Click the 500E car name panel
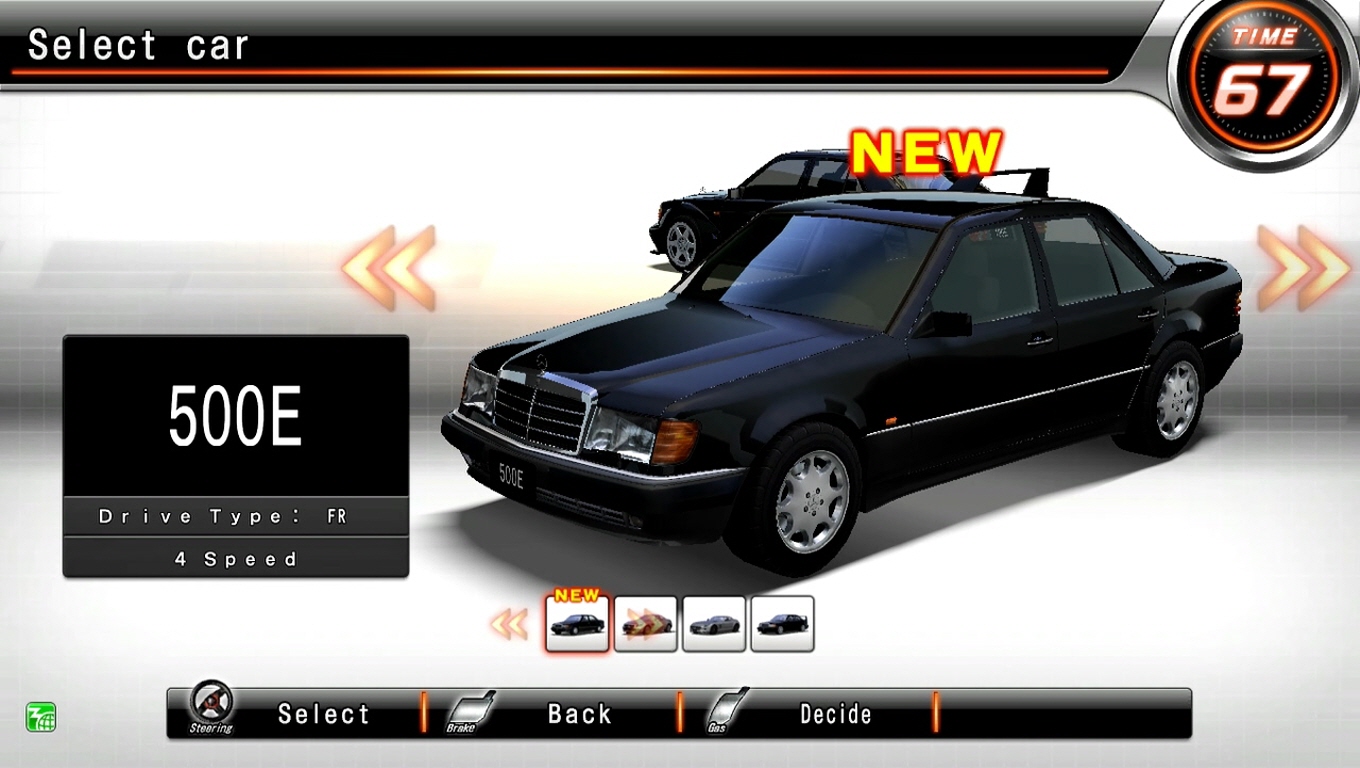 point(235,416)
